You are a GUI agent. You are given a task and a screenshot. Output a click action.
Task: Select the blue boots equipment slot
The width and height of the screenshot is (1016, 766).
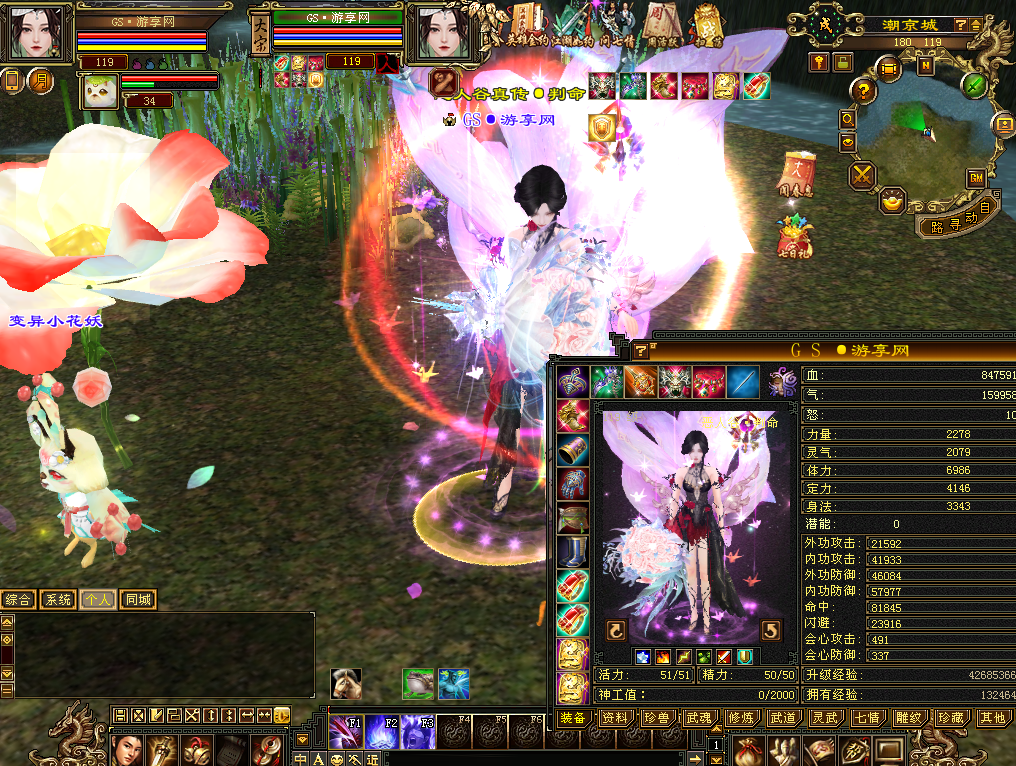click(573, 552)
